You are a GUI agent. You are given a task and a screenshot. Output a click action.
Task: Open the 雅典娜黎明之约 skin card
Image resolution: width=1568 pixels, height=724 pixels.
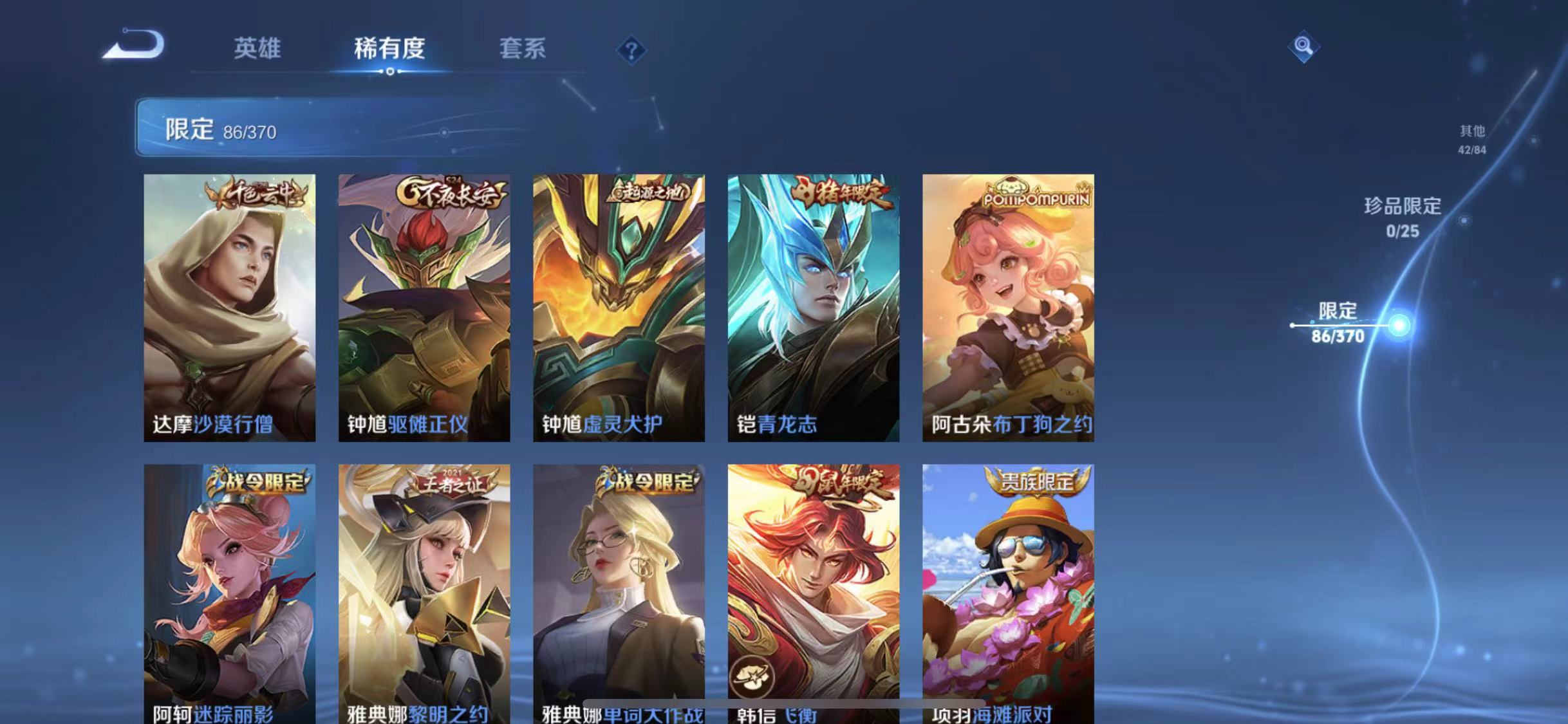(424, 592)
